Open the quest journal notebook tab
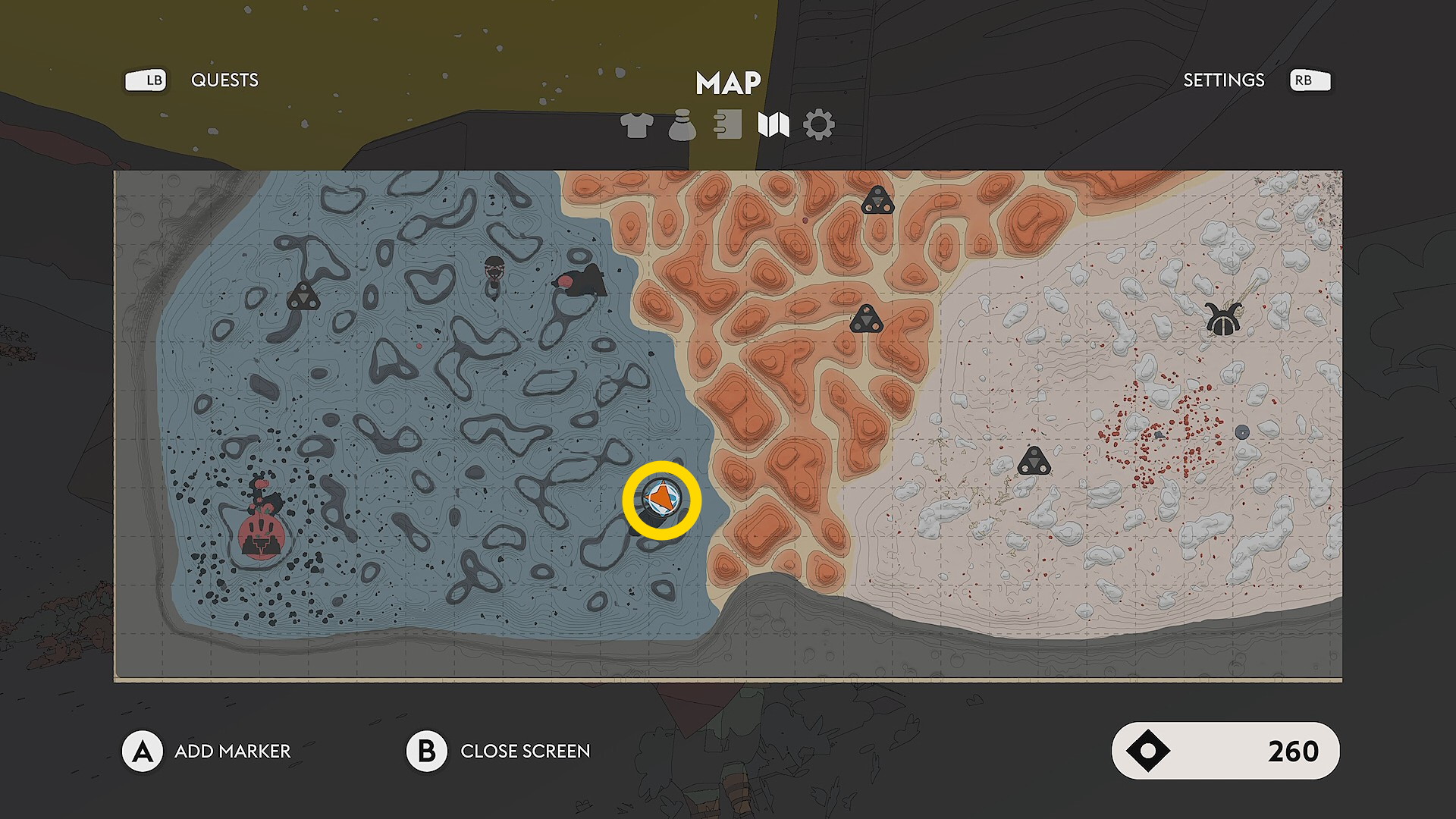The image size is (1456, 819). pyautogui.click(x=728, y=125)
